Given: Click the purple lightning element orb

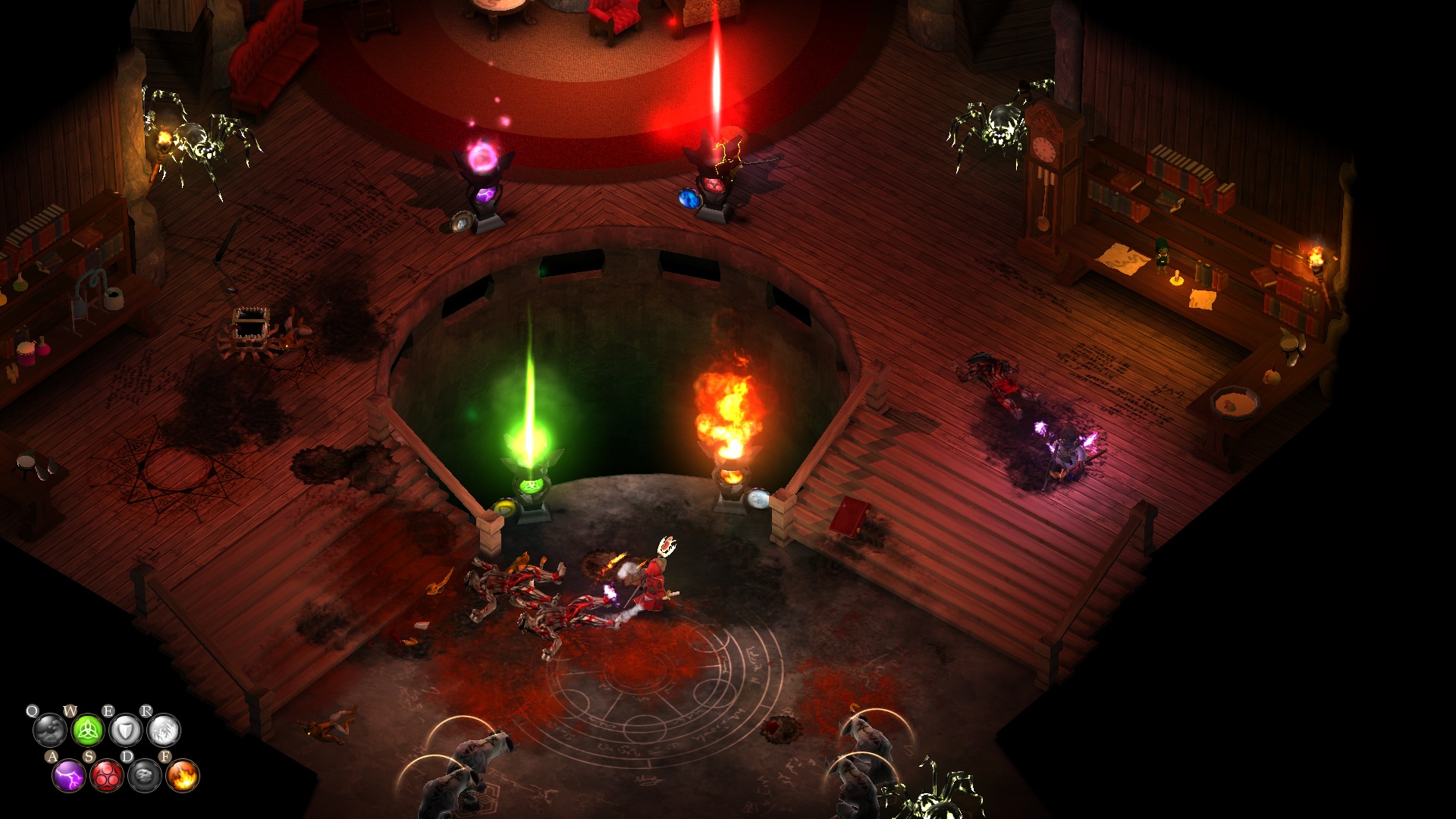Looking at the screenshot, I should (69, 776).
